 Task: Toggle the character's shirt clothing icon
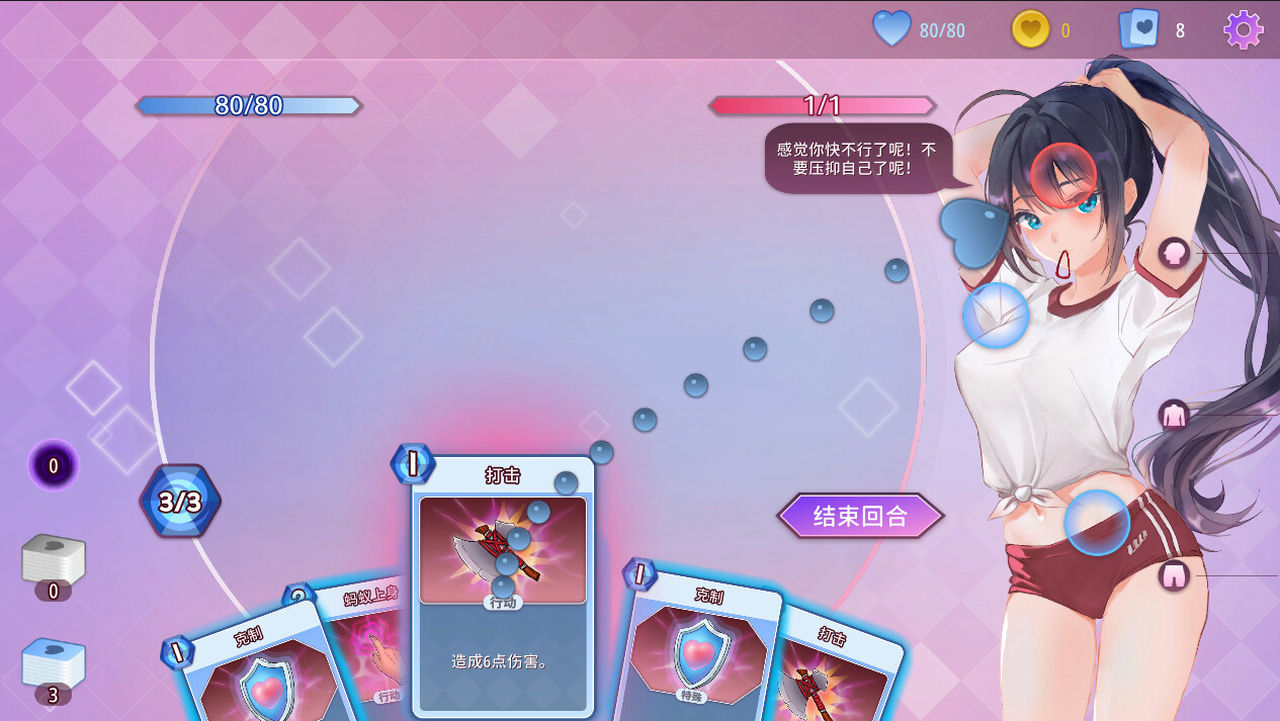coord(1172,412)
